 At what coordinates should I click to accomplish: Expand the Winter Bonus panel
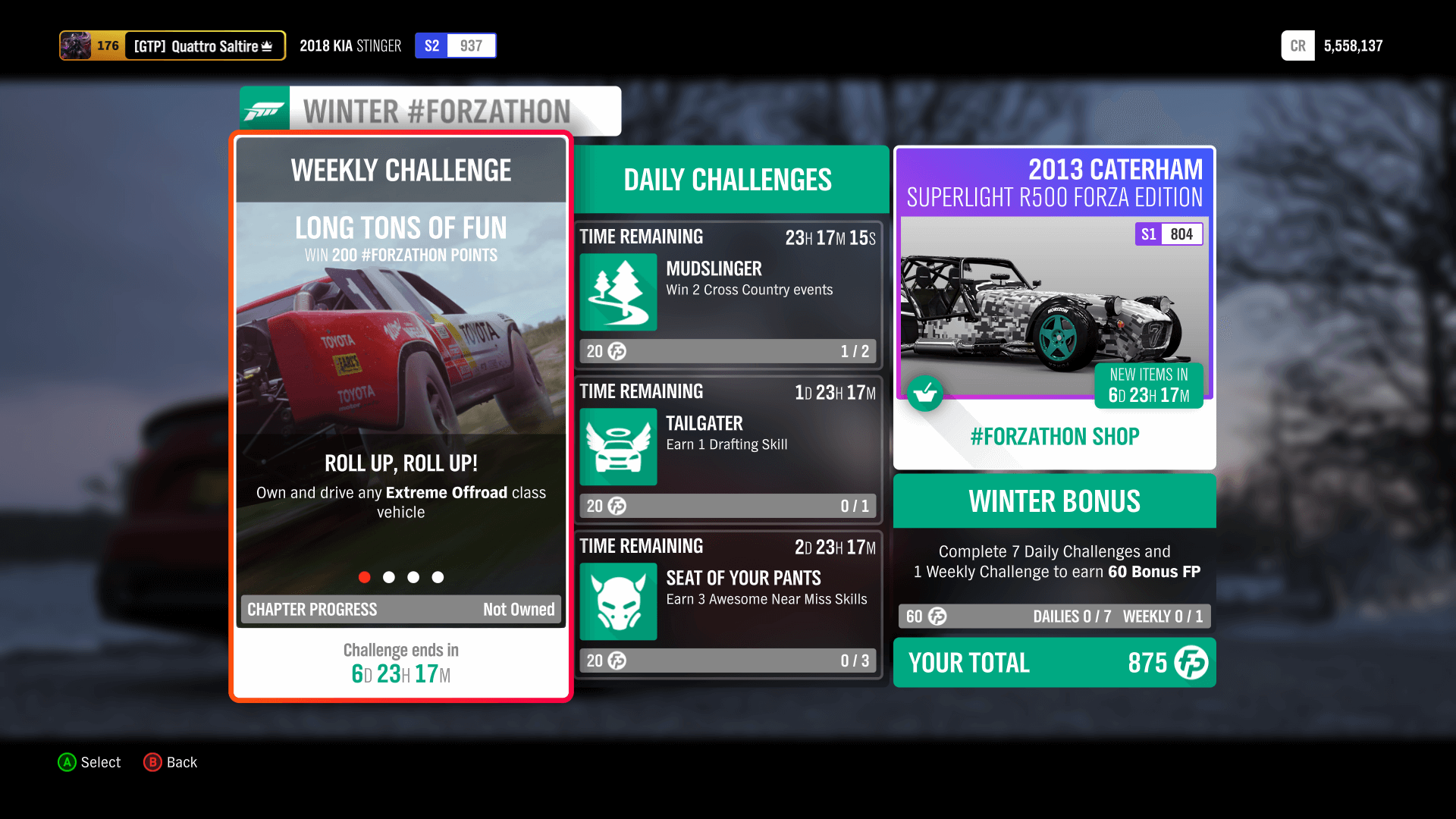coord(1054,500)
